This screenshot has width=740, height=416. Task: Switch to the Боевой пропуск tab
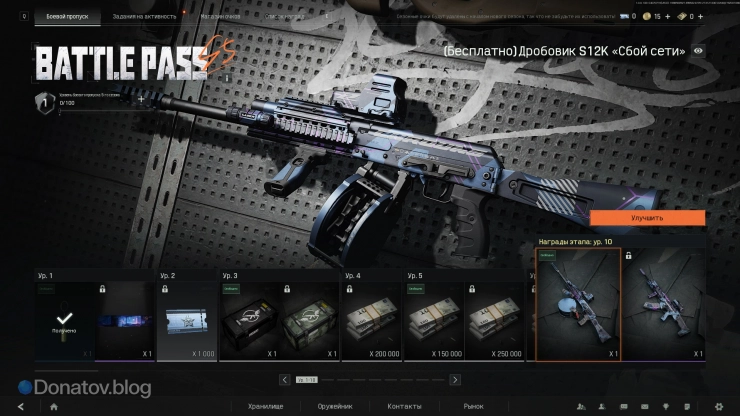click(68, 17)
